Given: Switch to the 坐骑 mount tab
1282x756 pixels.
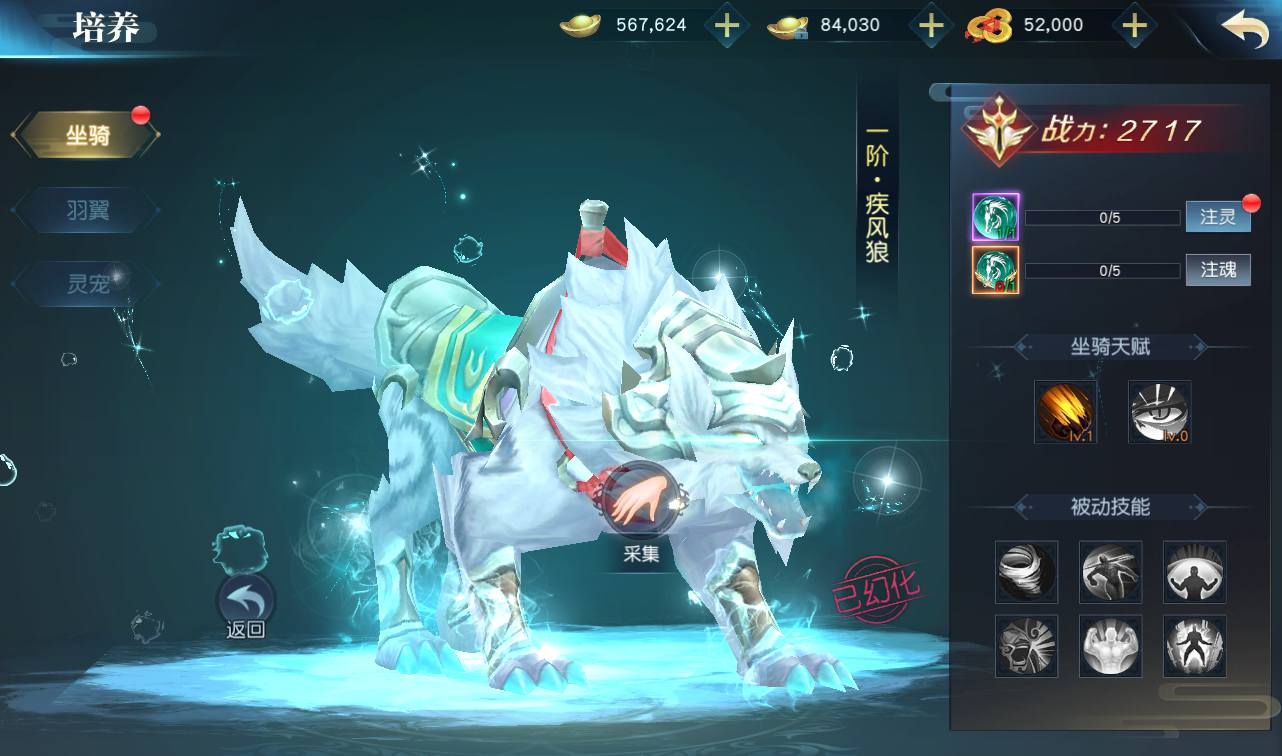Looking at the screenshot, I should click(87, 136).
